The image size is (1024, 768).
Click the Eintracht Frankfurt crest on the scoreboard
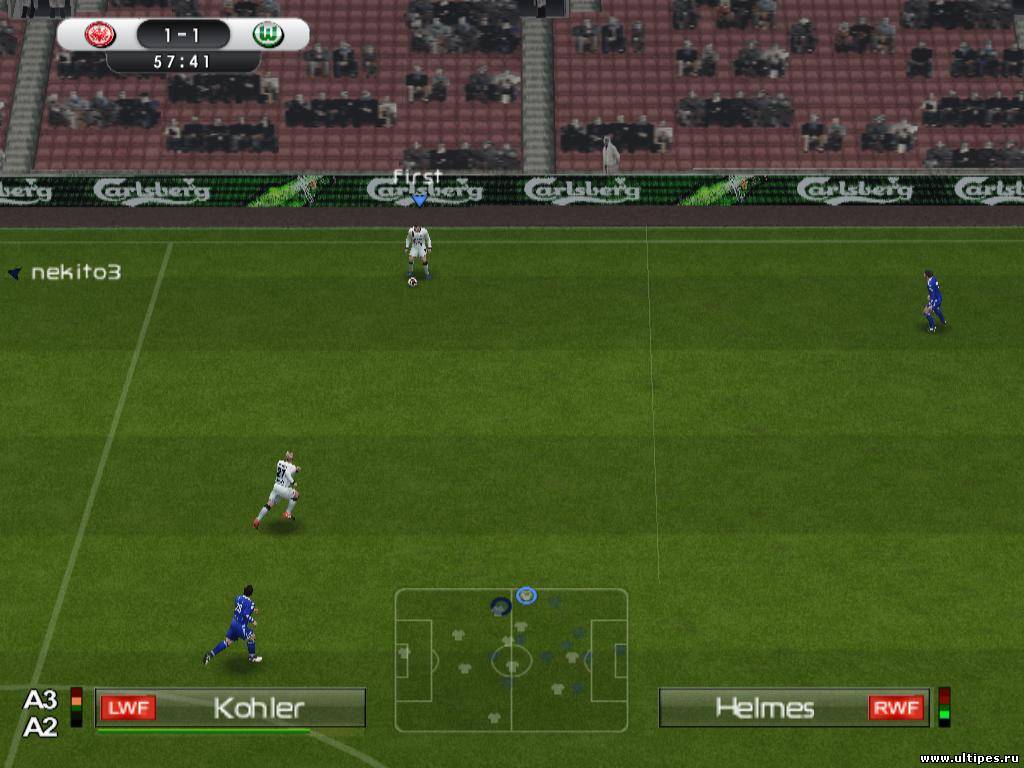[x=100, y=35]
